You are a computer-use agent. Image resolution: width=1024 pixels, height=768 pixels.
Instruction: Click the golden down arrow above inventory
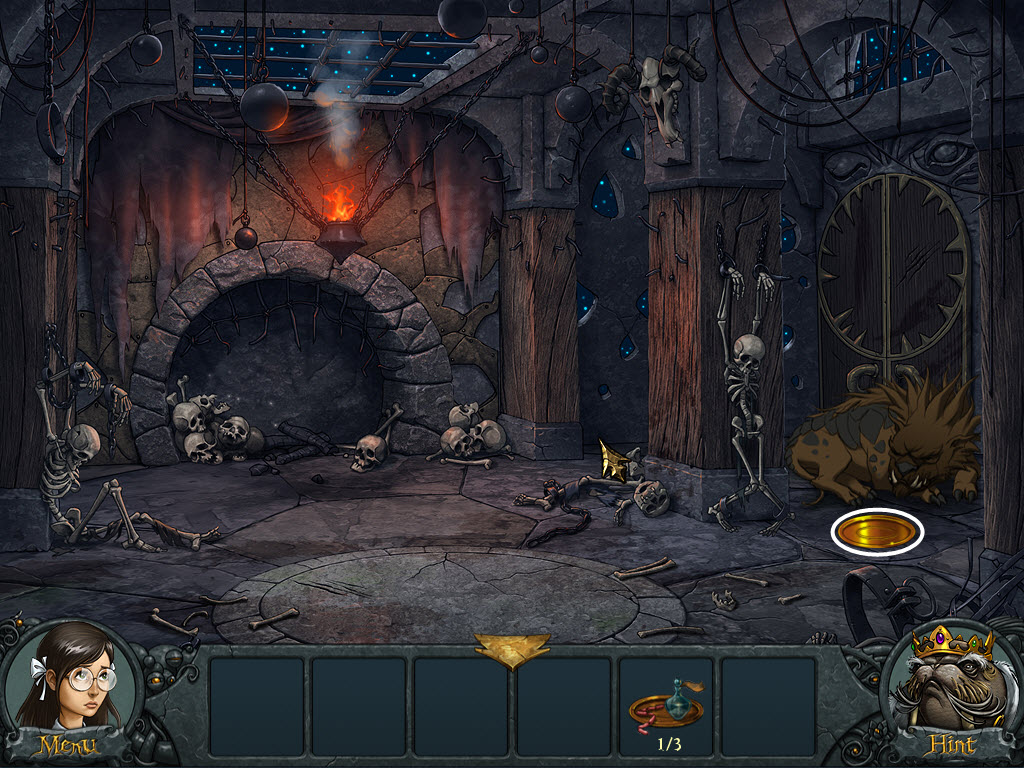(x=512, y=650)
